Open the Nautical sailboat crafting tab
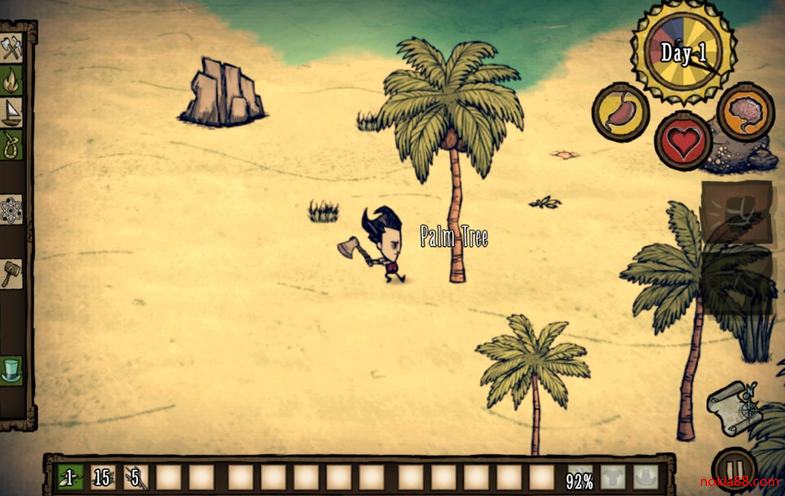This screenshot has height=496, width=785. pyautogui.click(x=12, y=111)
